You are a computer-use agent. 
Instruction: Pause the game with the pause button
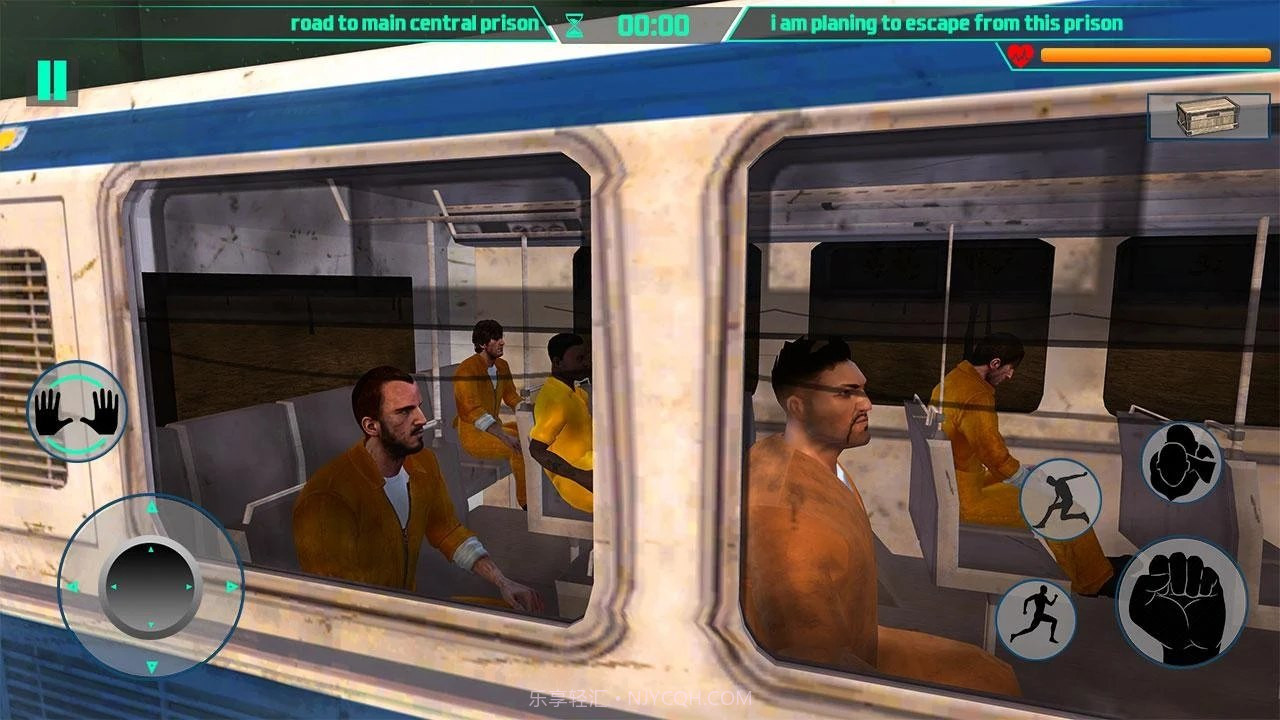pos(52,80)
